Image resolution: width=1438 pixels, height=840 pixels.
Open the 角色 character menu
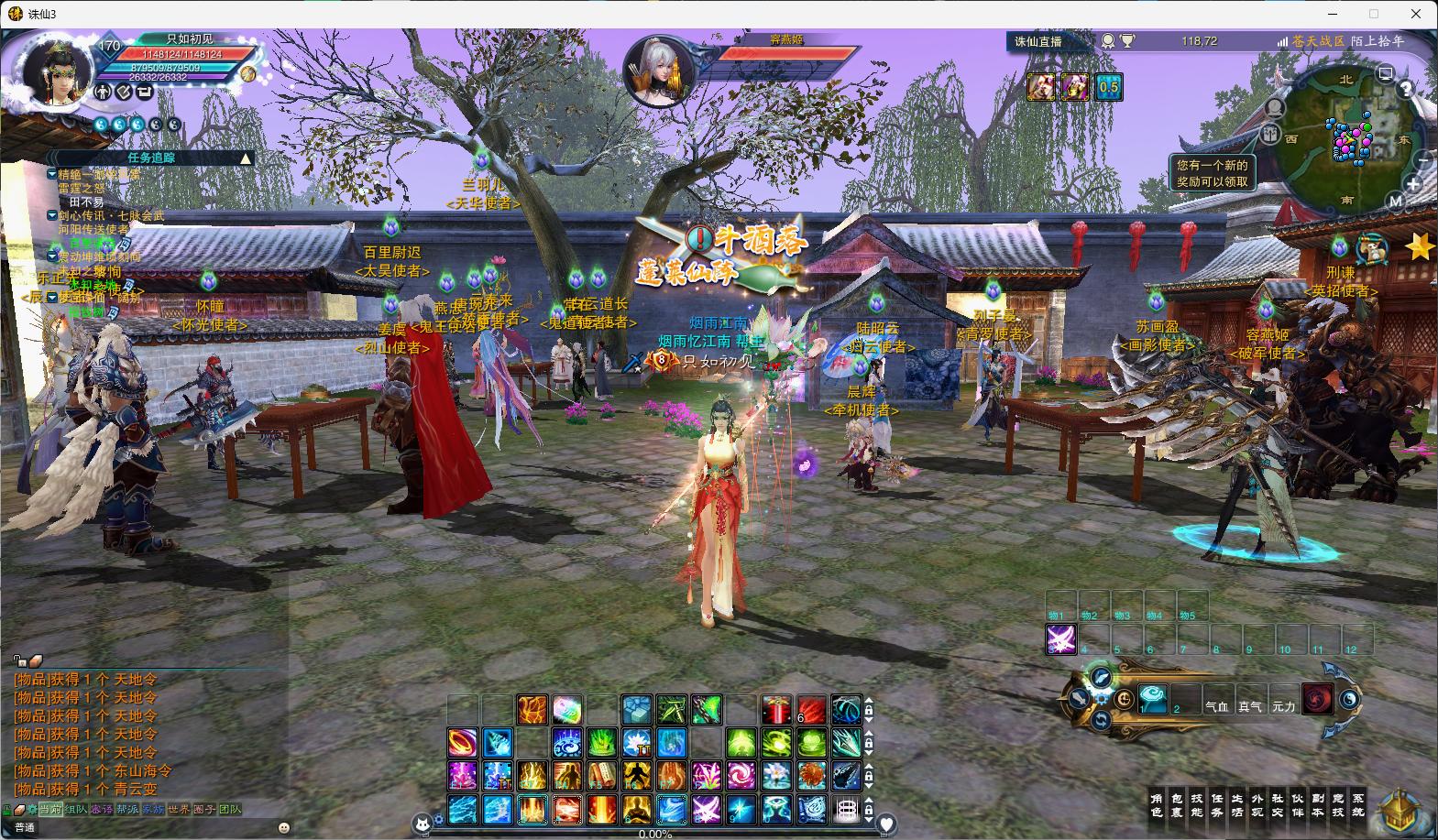tap(1156, 804)
